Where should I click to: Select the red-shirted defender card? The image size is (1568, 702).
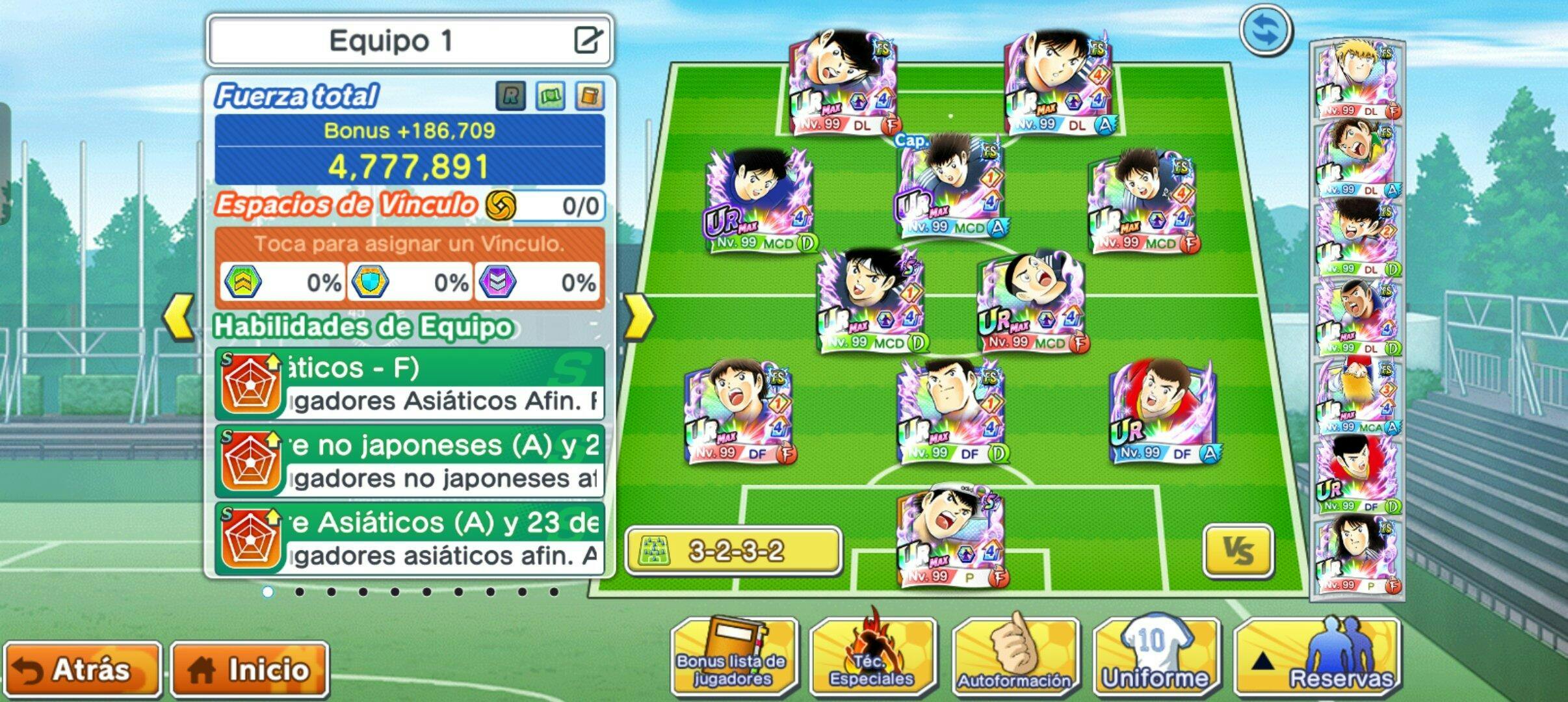point(1162,411)
